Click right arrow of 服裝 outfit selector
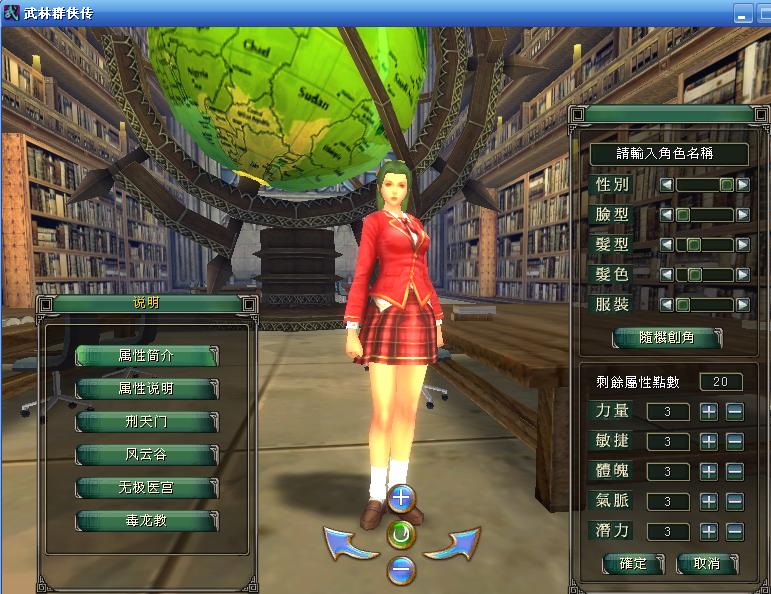This screenshot has width=771, height=594. tap(743, 305)
